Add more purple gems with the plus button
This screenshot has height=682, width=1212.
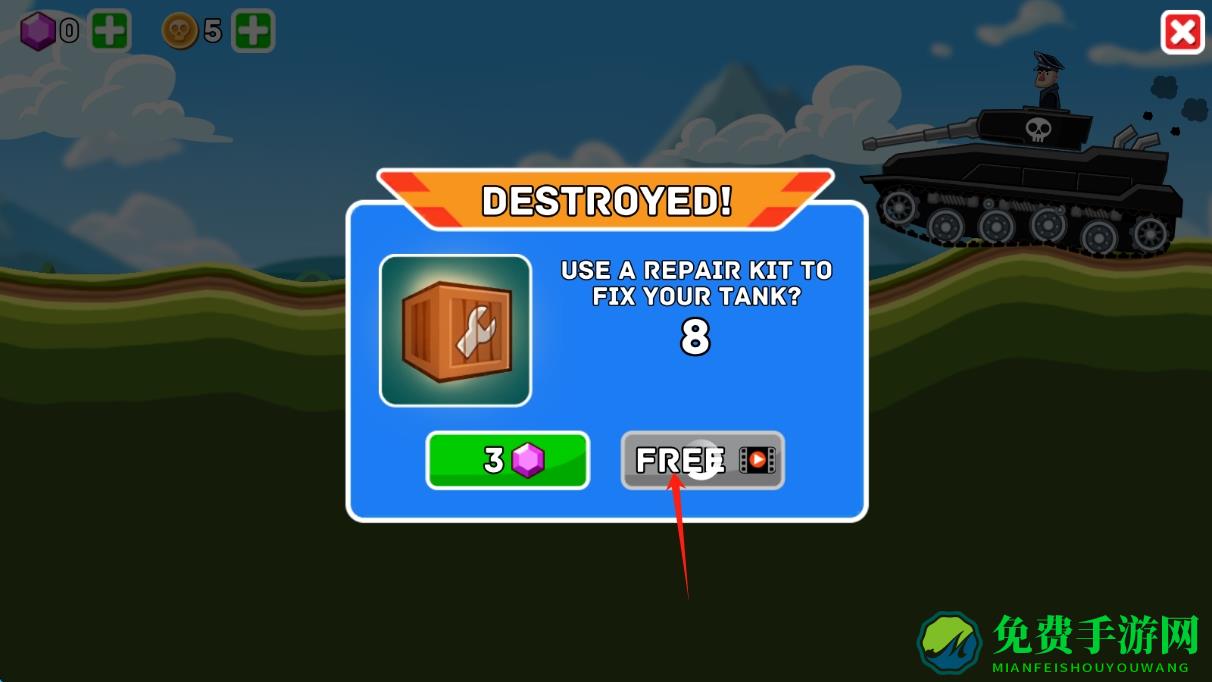coord(110,32)
